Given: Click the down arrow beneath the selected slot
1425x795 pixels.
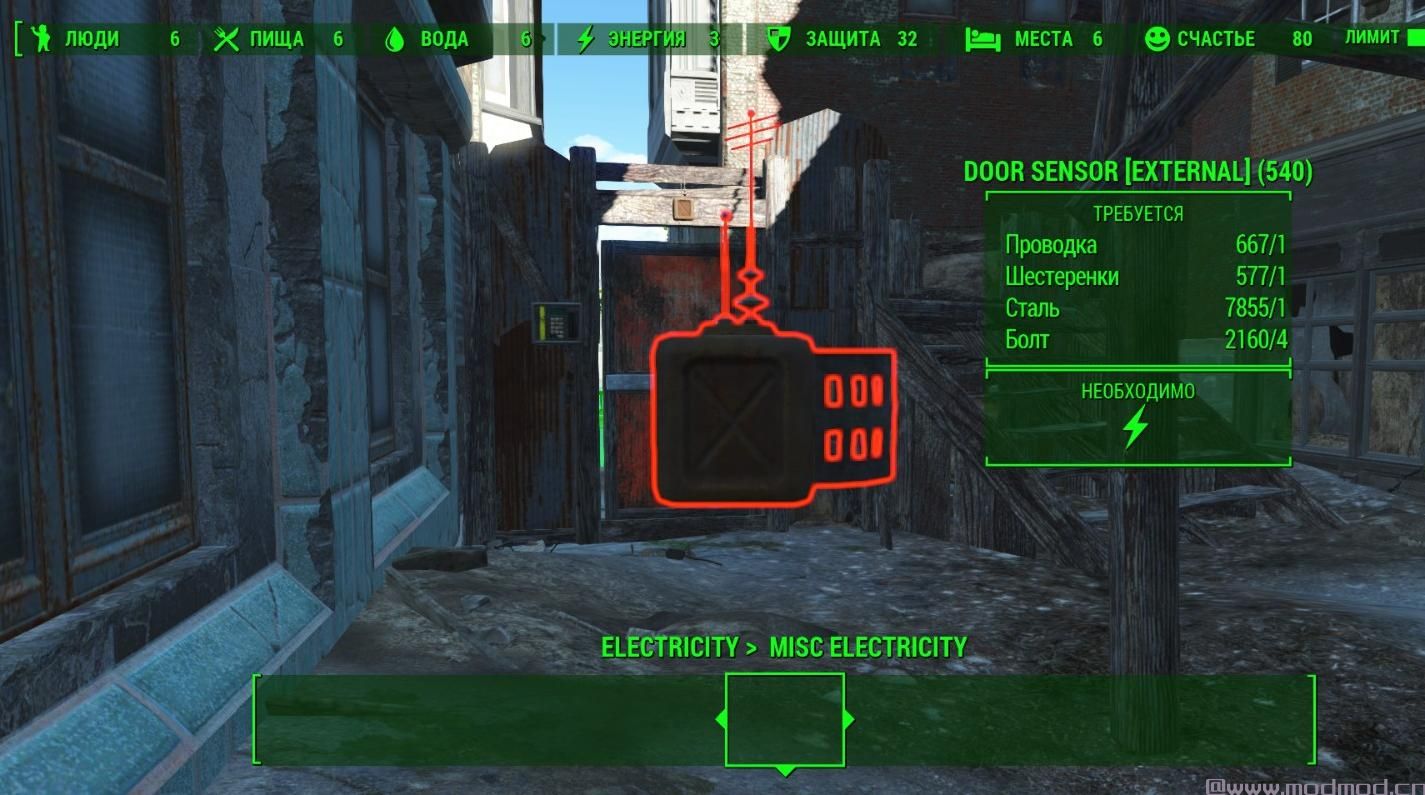Looking at the screenshot, I should coord(786,771).
